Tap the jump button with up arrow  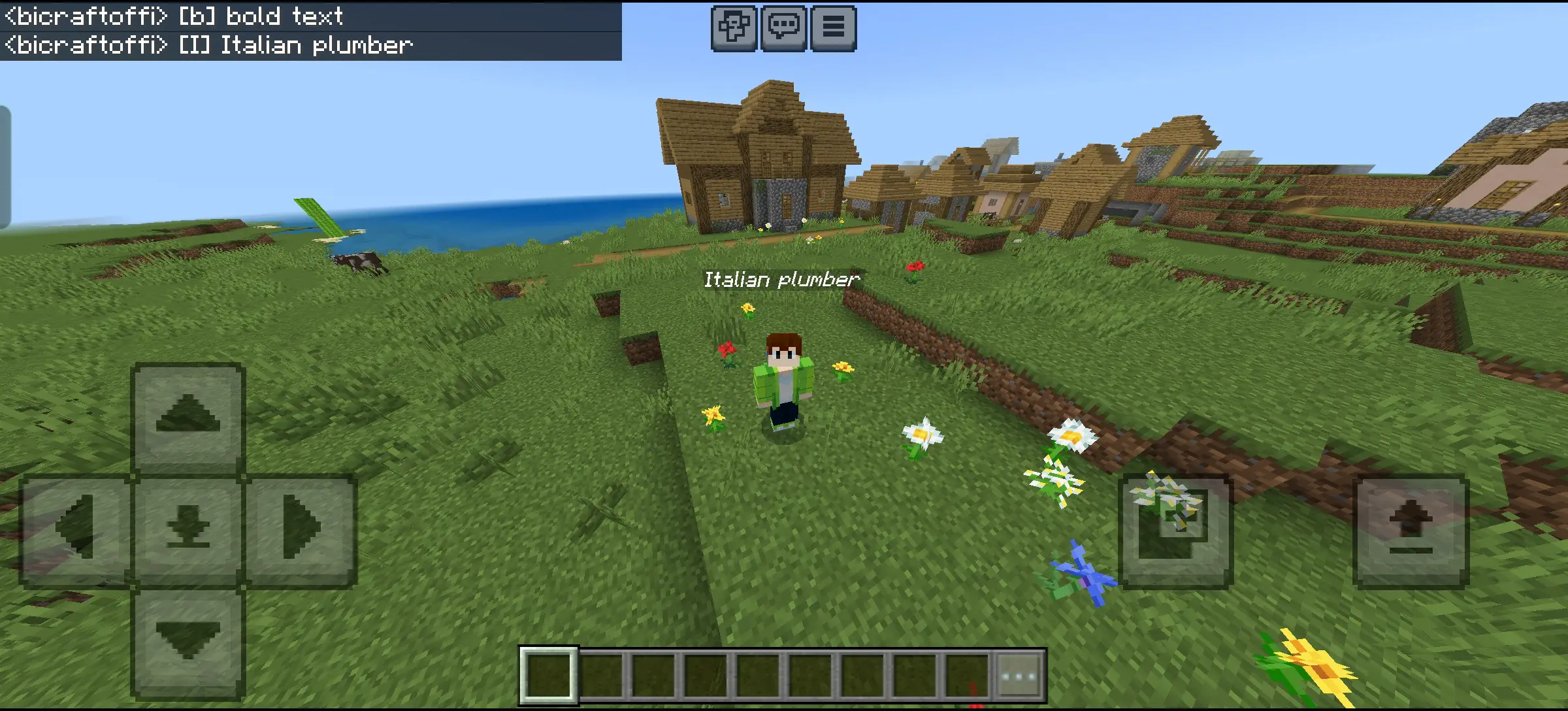pyautogui.click(x=1411, y=529)
